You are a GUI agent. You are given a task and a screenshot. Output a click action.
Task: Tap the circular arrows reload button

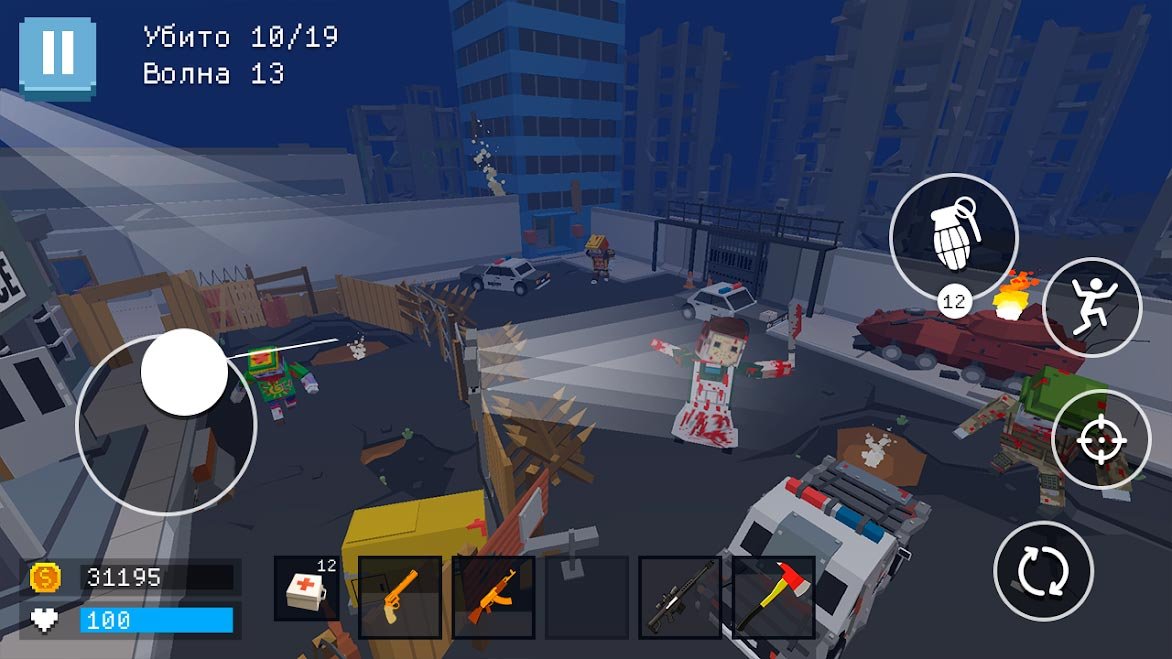(1043, 571)
